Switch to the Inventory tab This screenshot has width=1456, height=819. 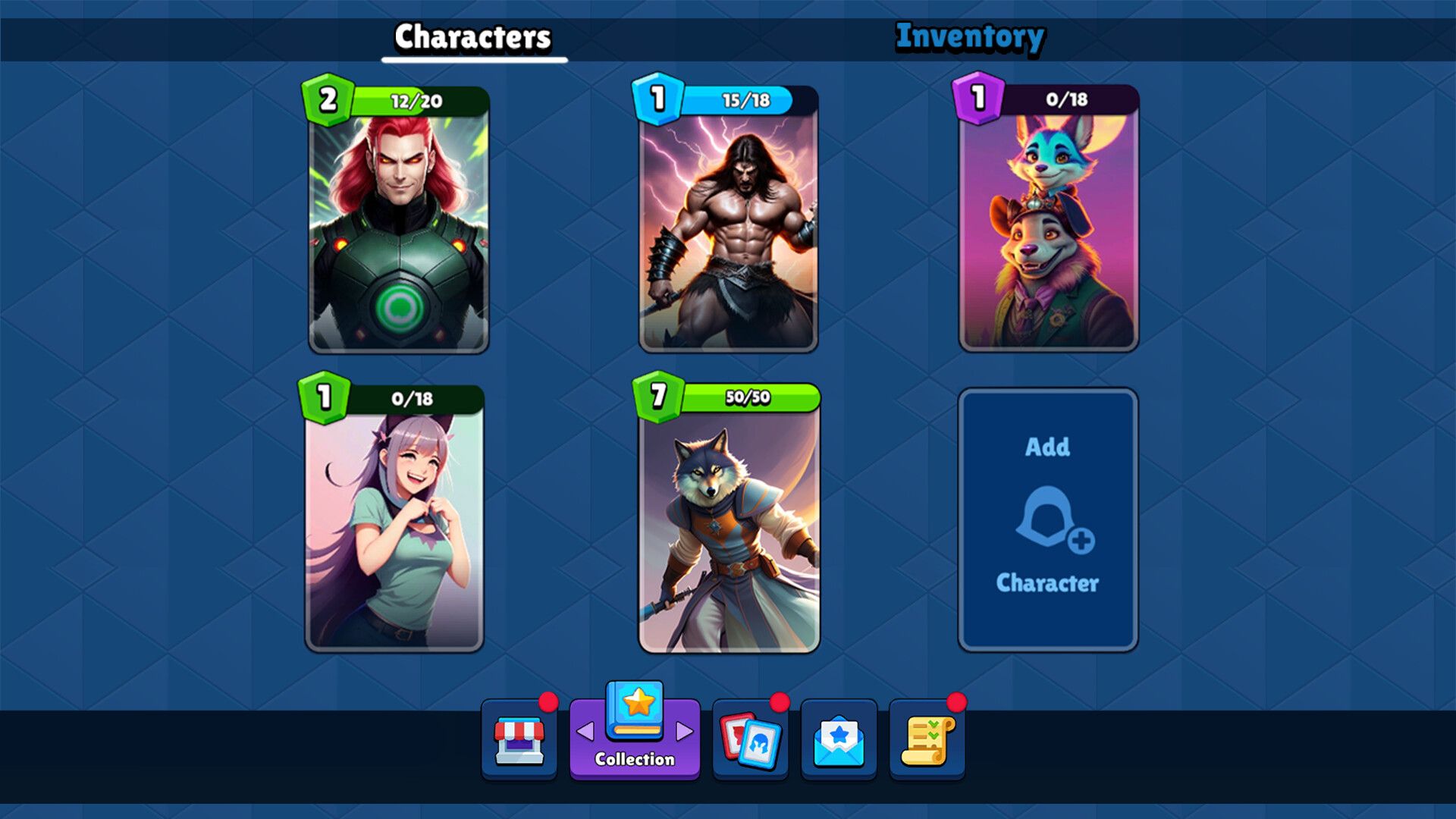point(970,37)
